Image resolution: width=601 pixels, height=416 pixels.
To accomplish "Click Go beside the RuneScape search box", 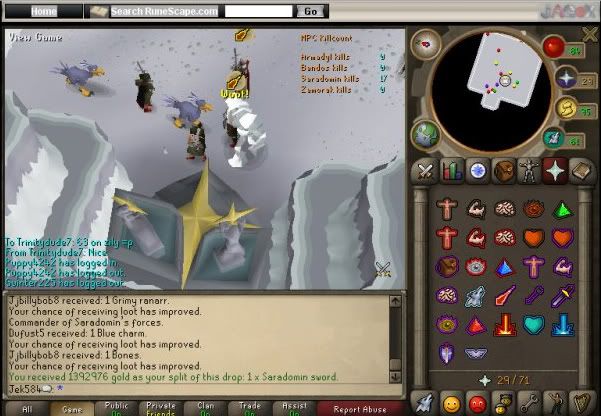I will click(310, 11).
